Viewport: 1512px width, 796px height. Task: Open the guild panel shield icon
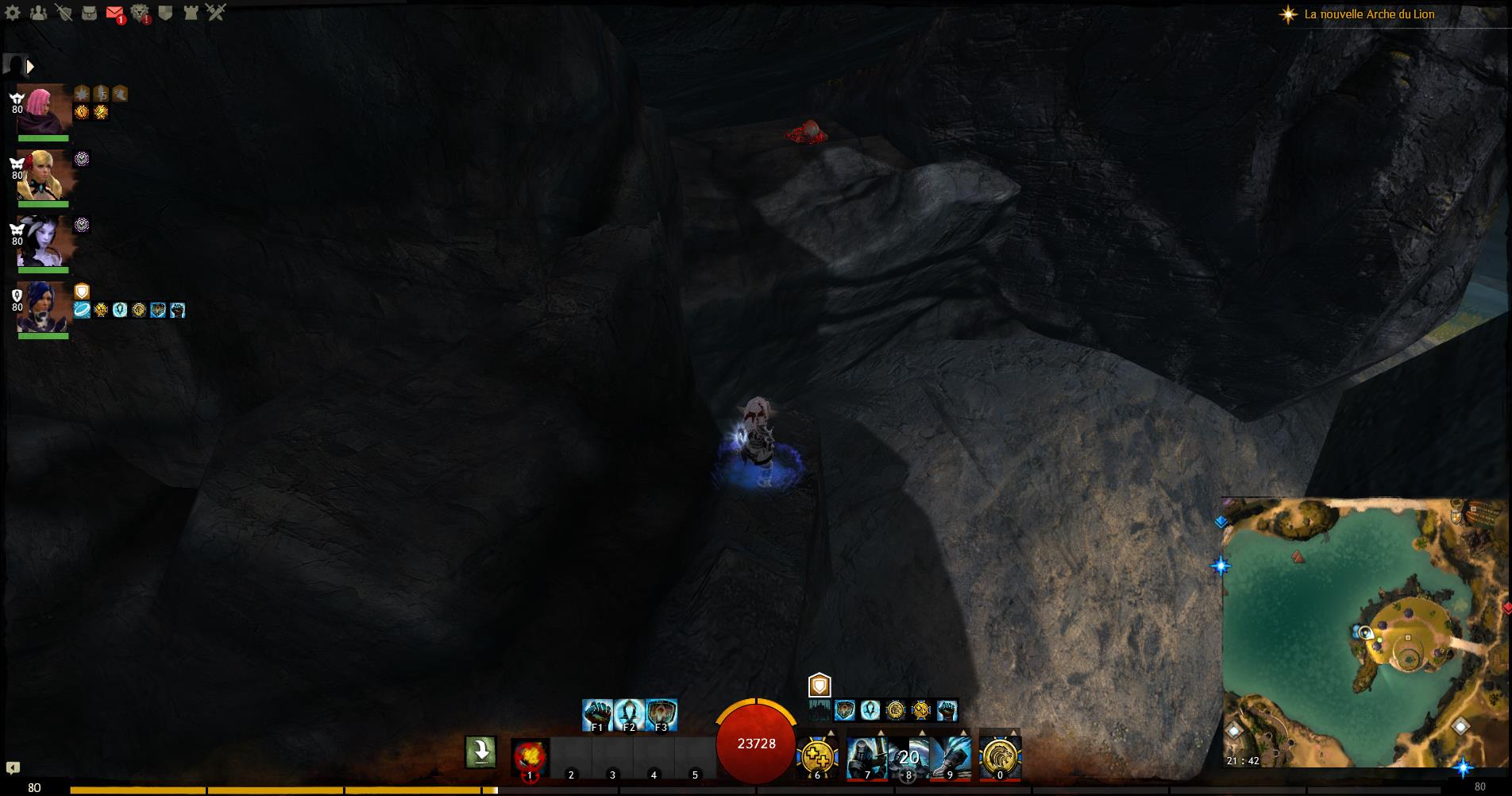point(165,13)
